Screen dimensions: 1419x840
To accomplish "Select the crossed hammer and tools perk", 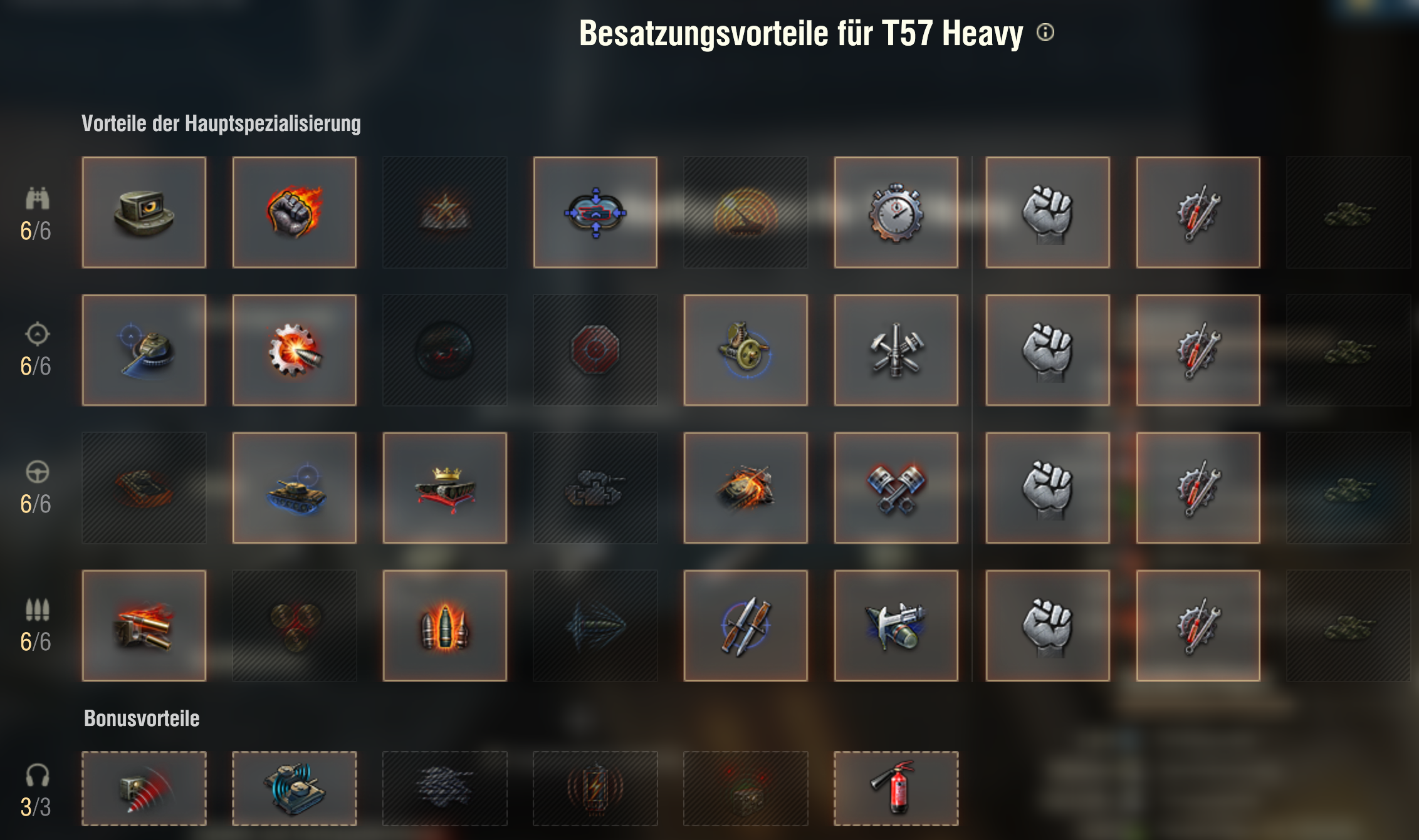I will click(896, 350).
